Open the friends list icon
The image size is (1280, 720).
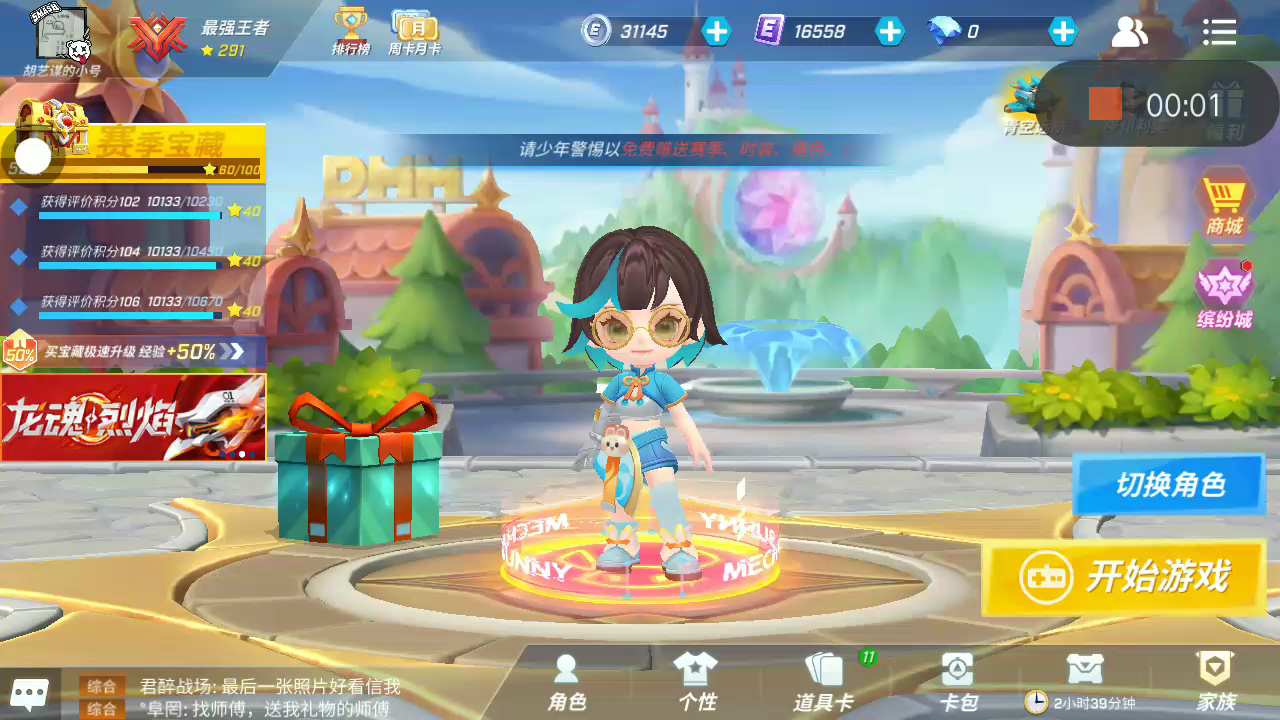pos(1130,32)
